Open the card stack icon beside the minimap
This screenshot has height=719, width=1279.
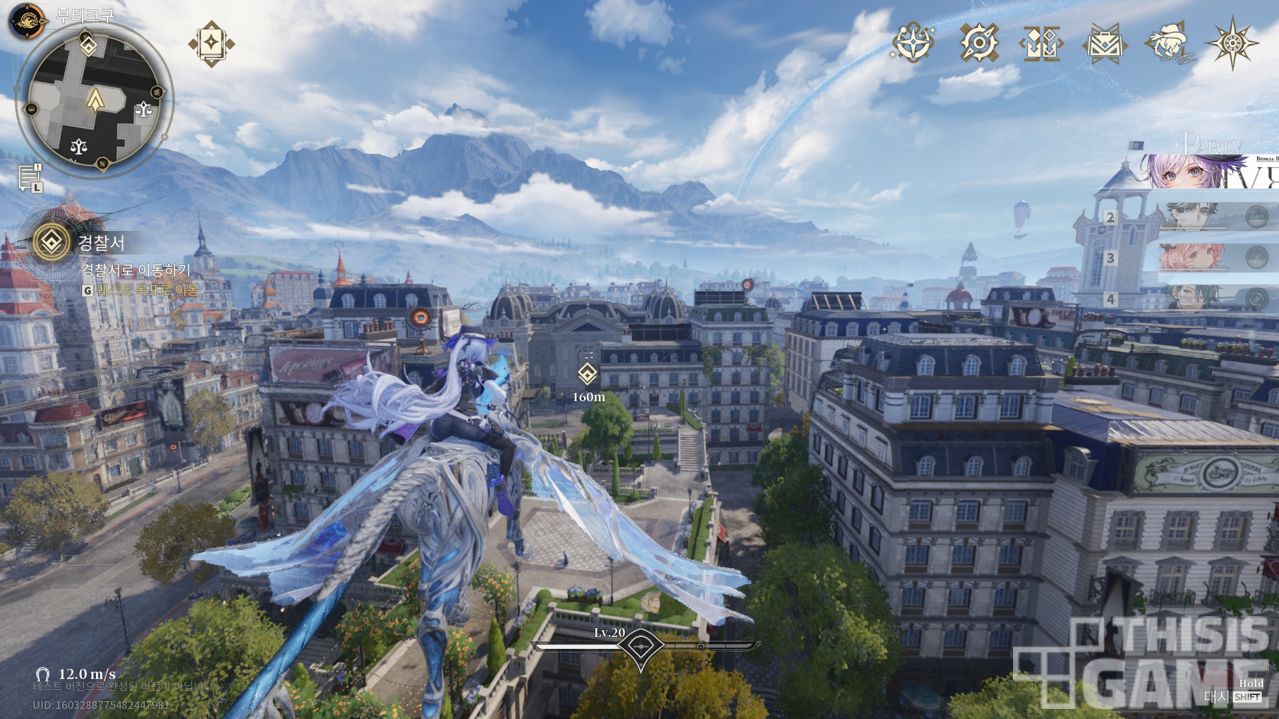coord(211,44)
